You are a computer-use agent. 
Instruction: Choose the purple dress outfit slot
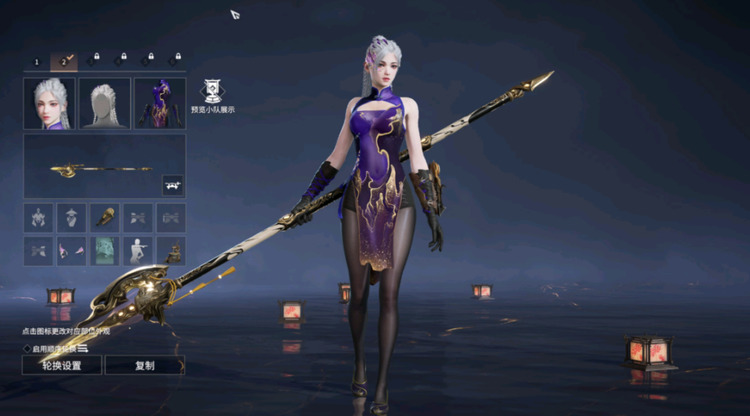160,103
